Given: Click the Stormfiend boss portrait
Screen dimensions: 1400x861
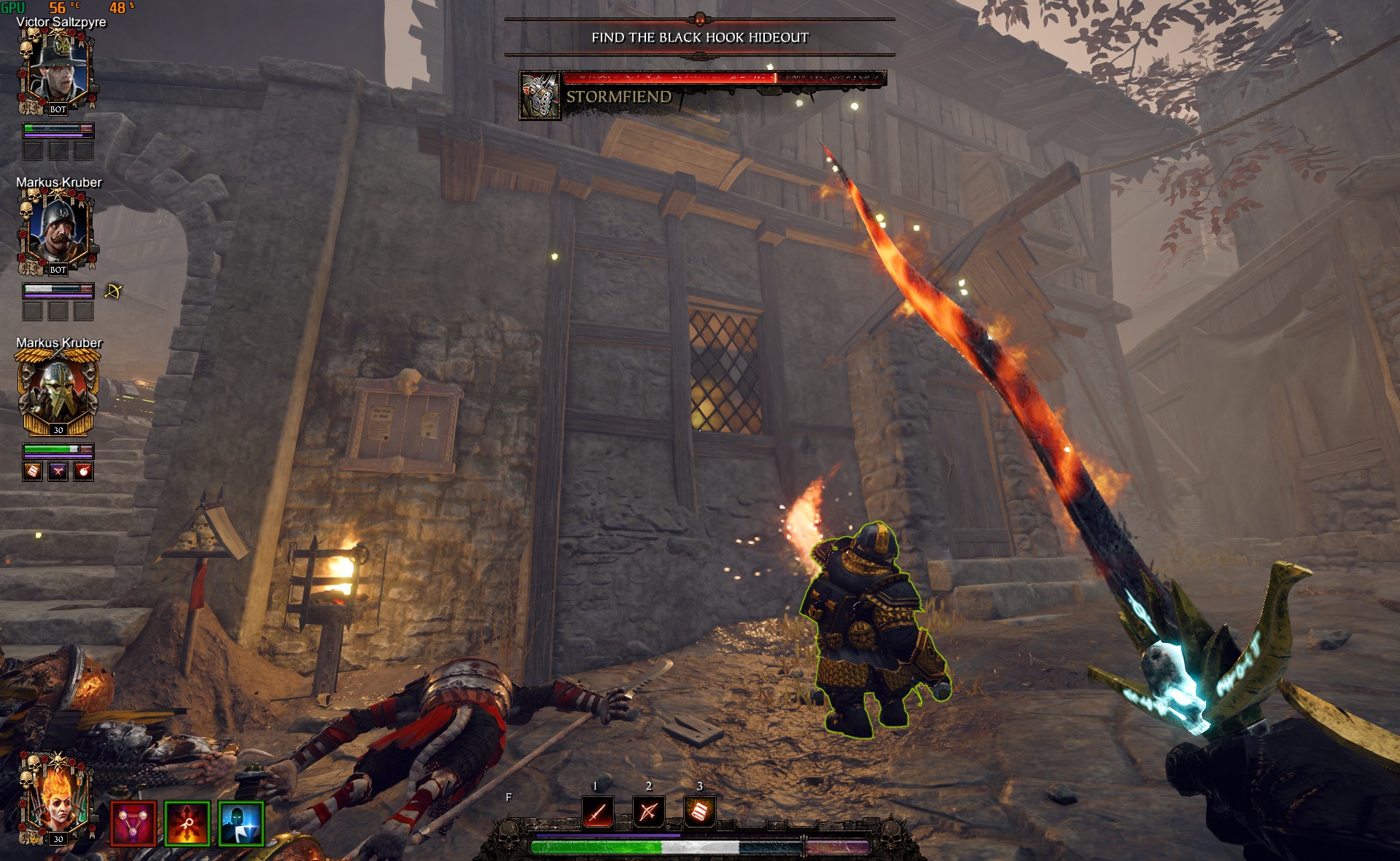Looking at the screenshot, I should pos(540,95).
